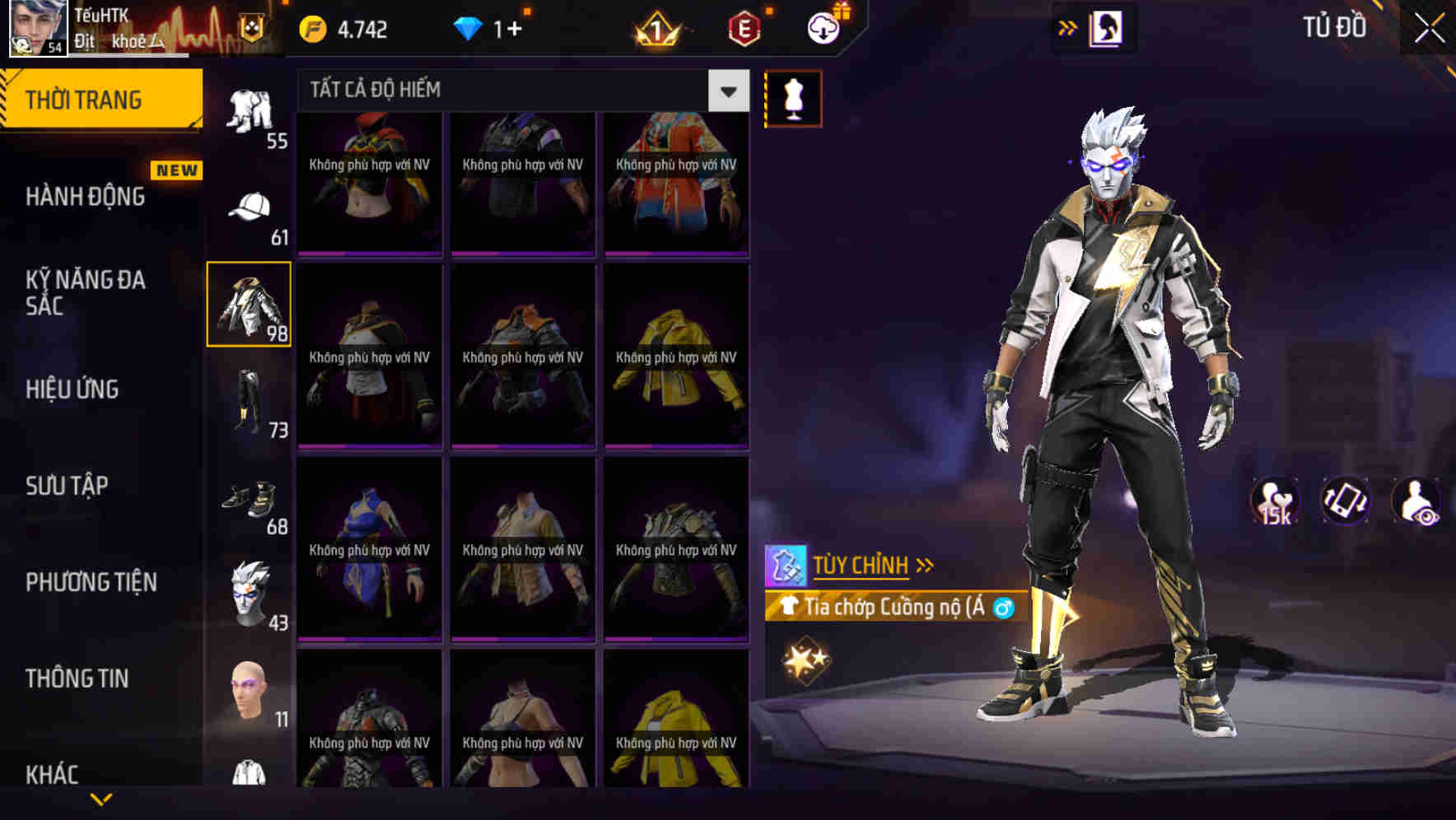Click the TÙY CHỈNH customize button

865,564
